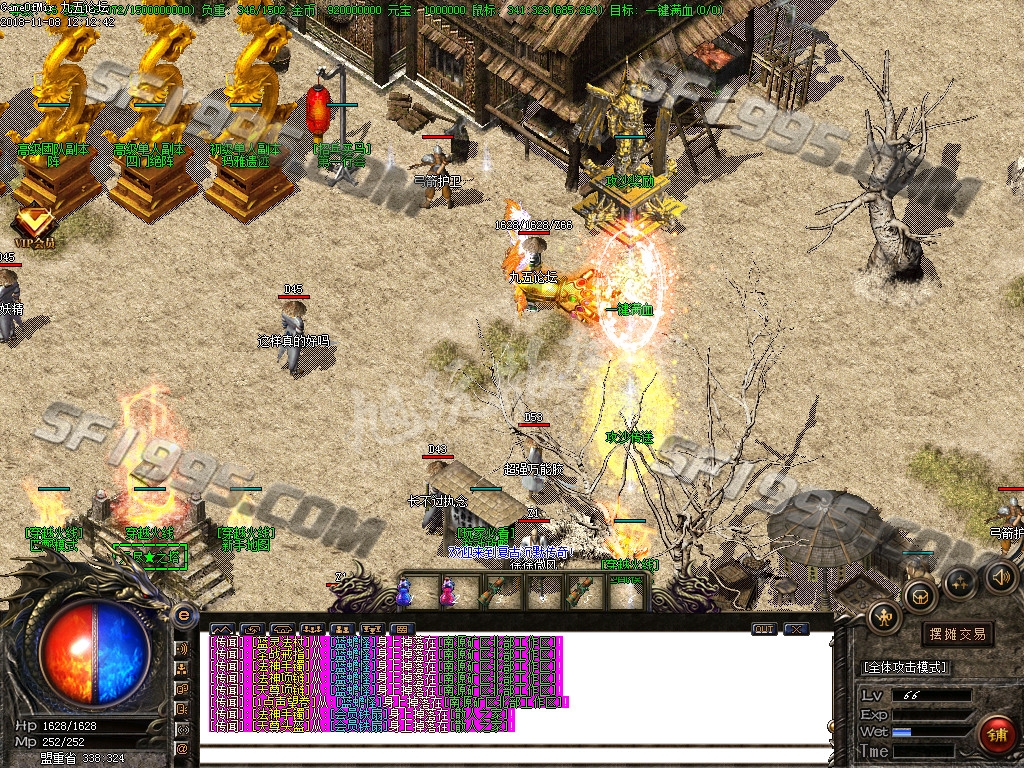Open the skills sparkle icon
Screen dimensions: 1024x768
coord(960,582)
